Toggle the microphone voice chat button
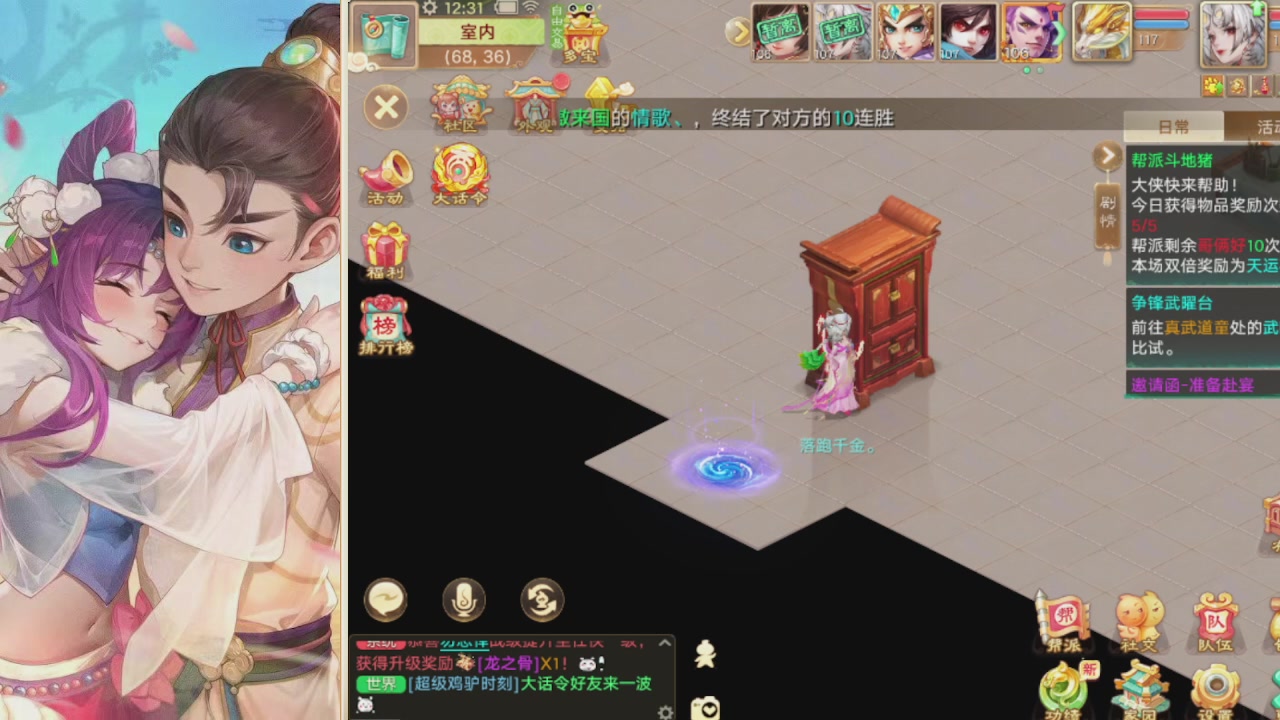The height and width of the screenshot is (720, 1280). coord(463,600)
